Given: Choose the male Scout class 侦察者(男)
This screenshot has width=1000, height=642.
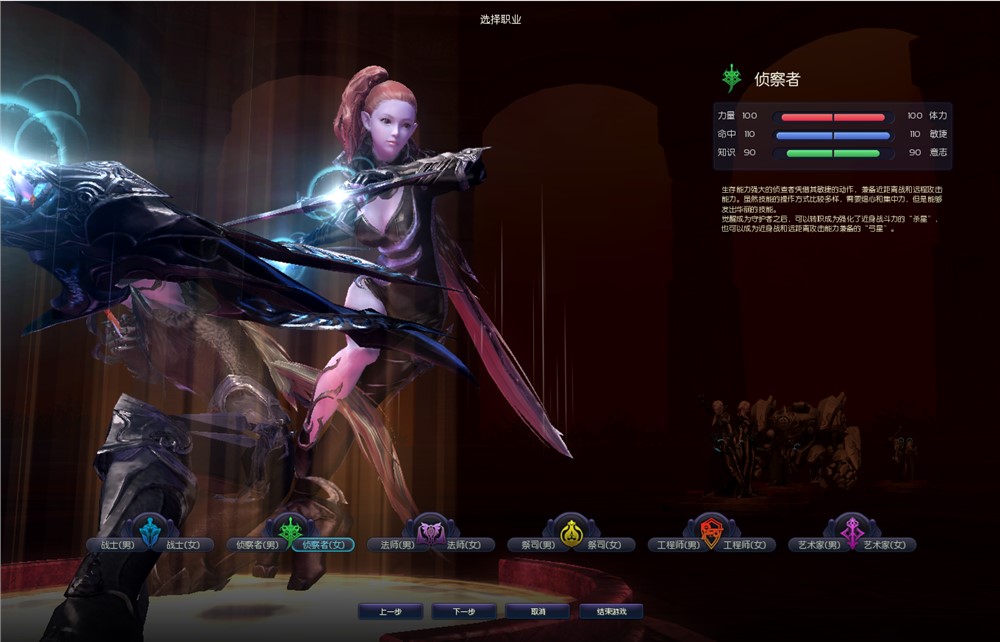Looking at the screenshot, I should (256, 545).
